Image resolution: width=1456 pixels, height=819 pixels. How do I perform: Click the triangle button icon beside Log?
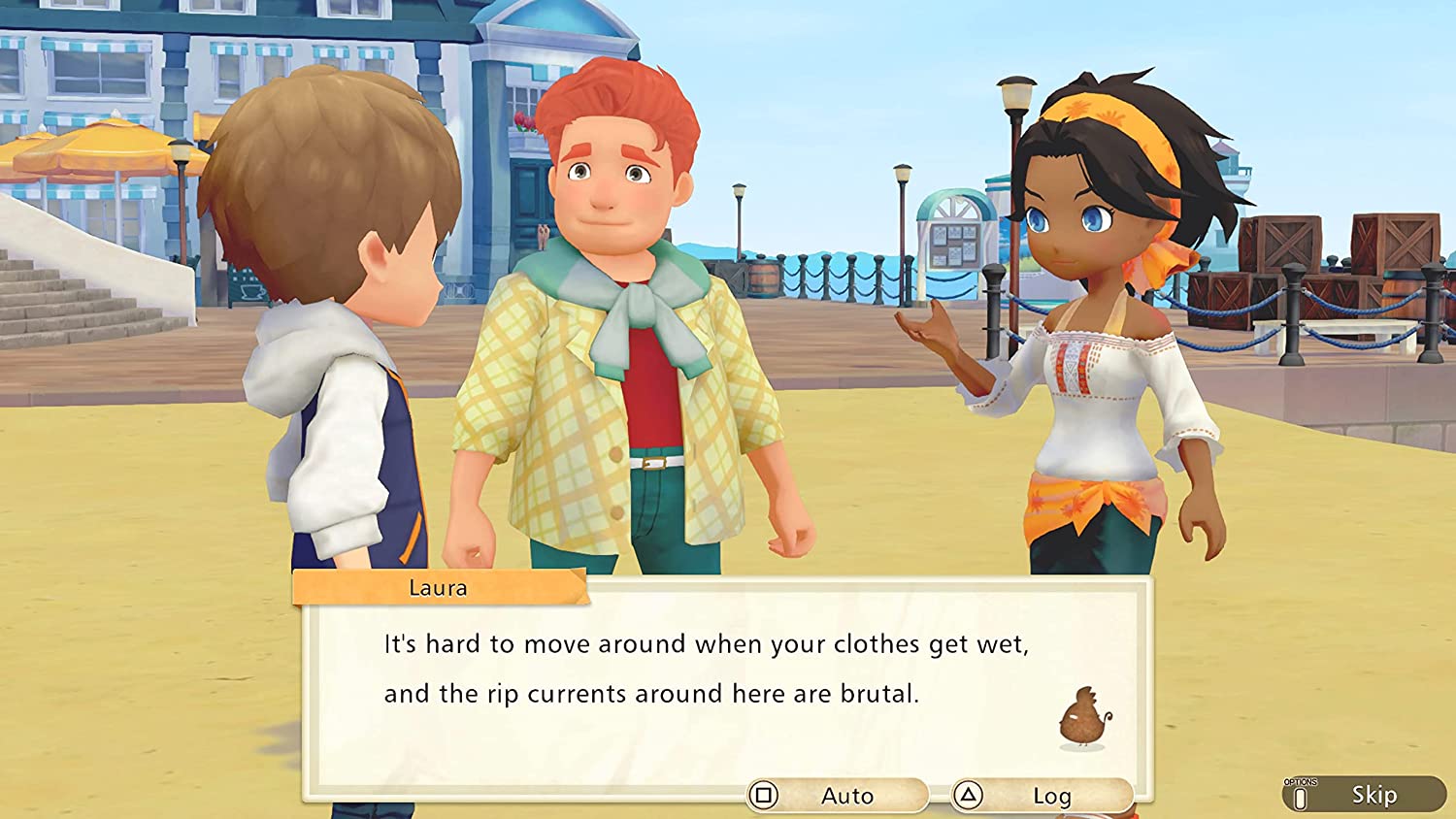[970, 795]
